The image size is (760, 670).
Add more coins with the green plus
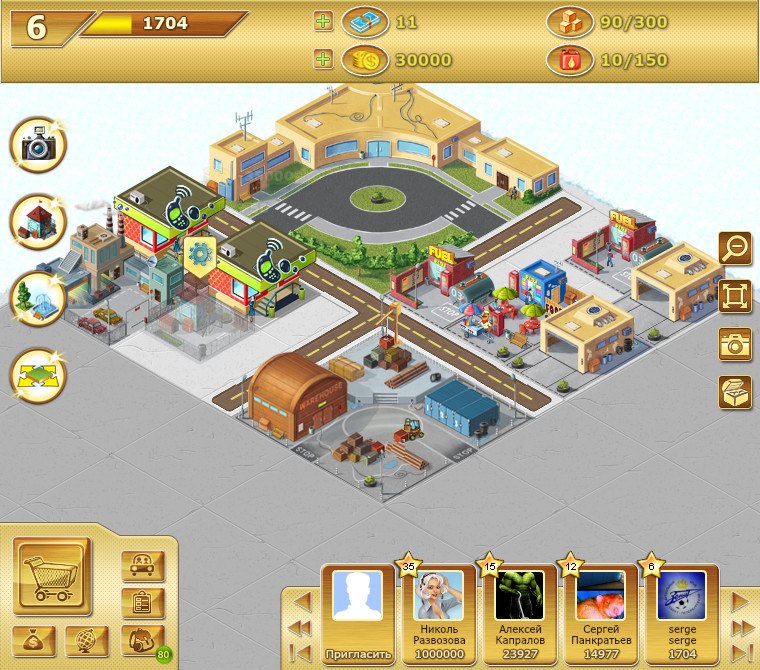click(x=323, y=59)
